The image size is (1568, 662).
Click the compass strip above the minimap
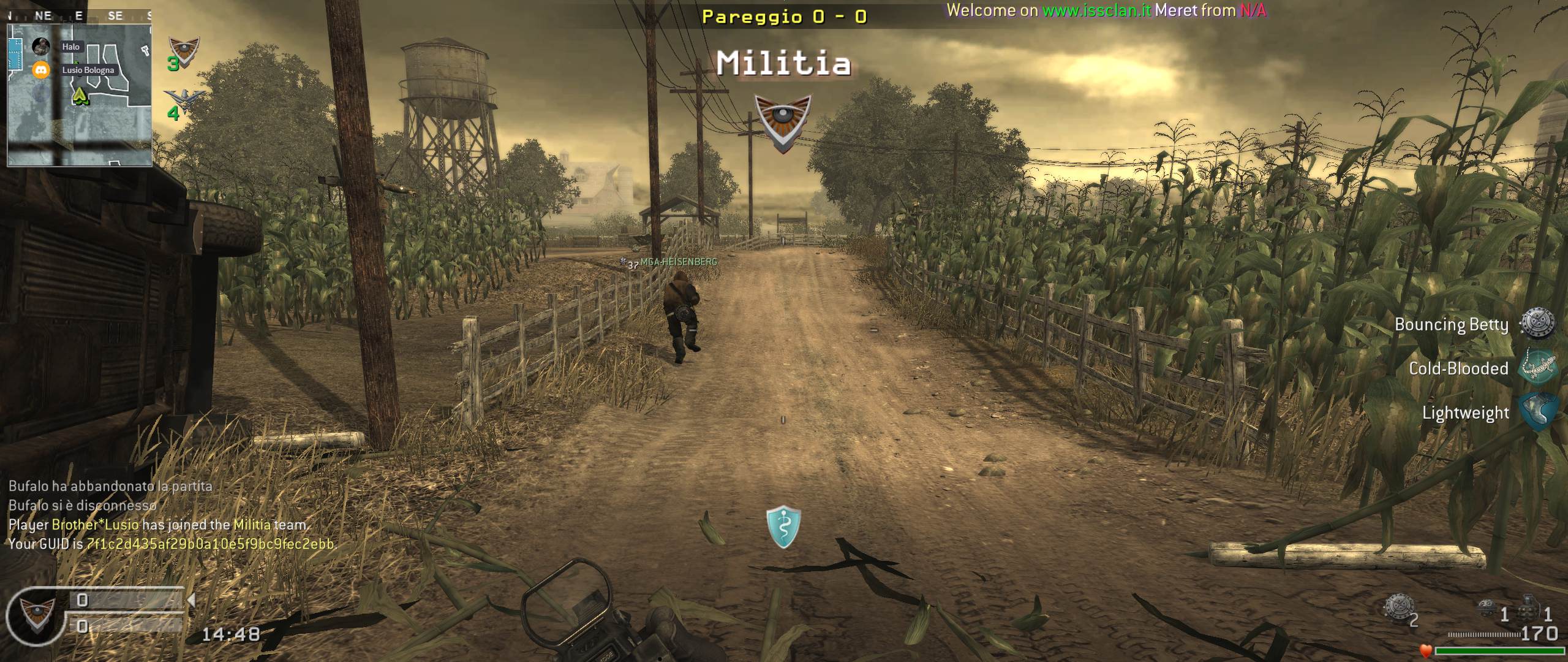[78, 16]
